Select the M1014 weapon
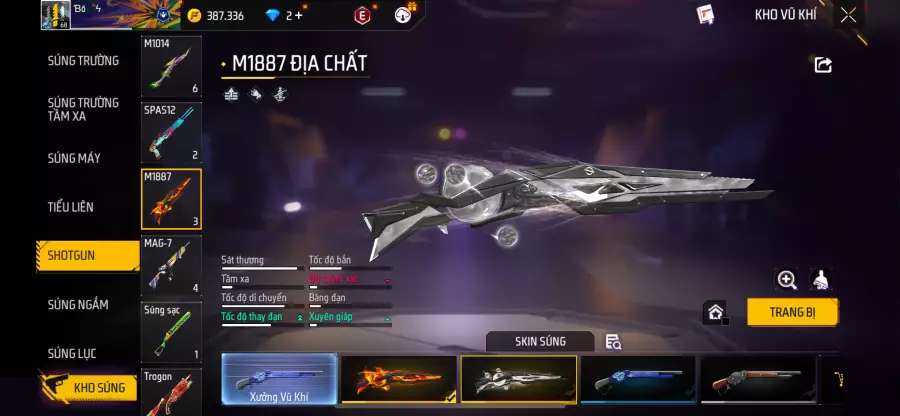 pyautogui.click(x=171, y=67)
